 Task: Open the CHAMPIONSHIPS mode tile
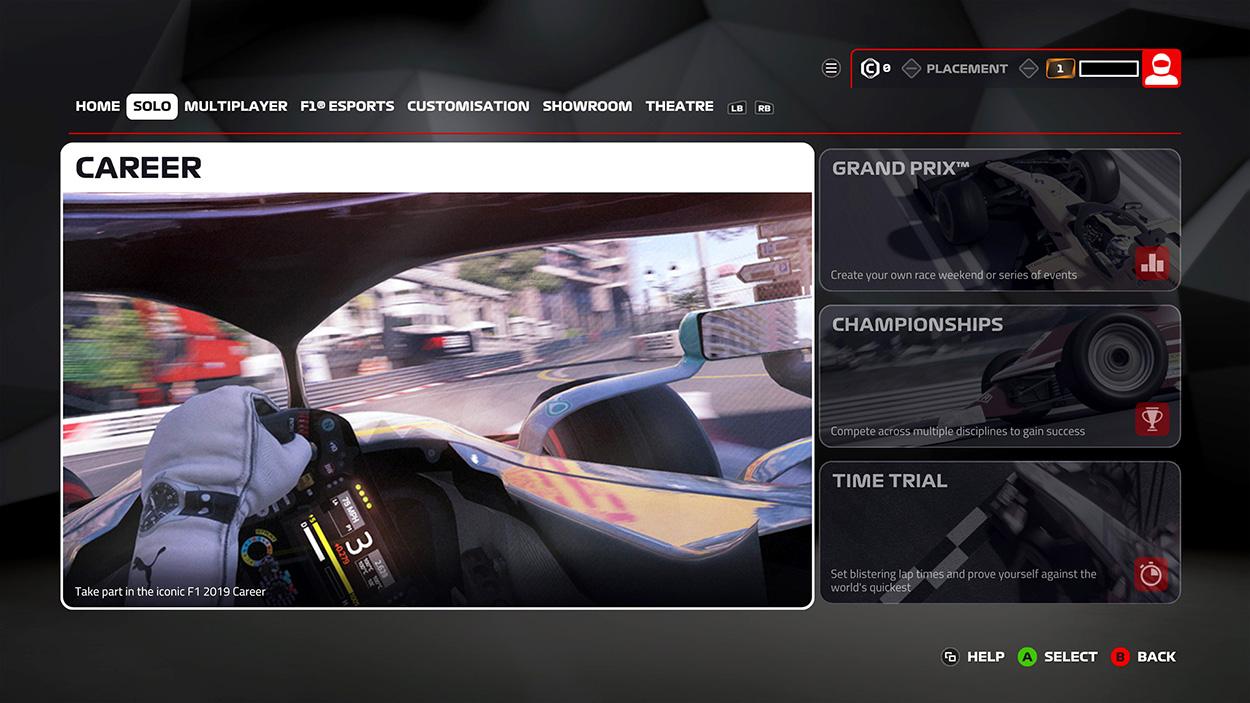(999, 376)
